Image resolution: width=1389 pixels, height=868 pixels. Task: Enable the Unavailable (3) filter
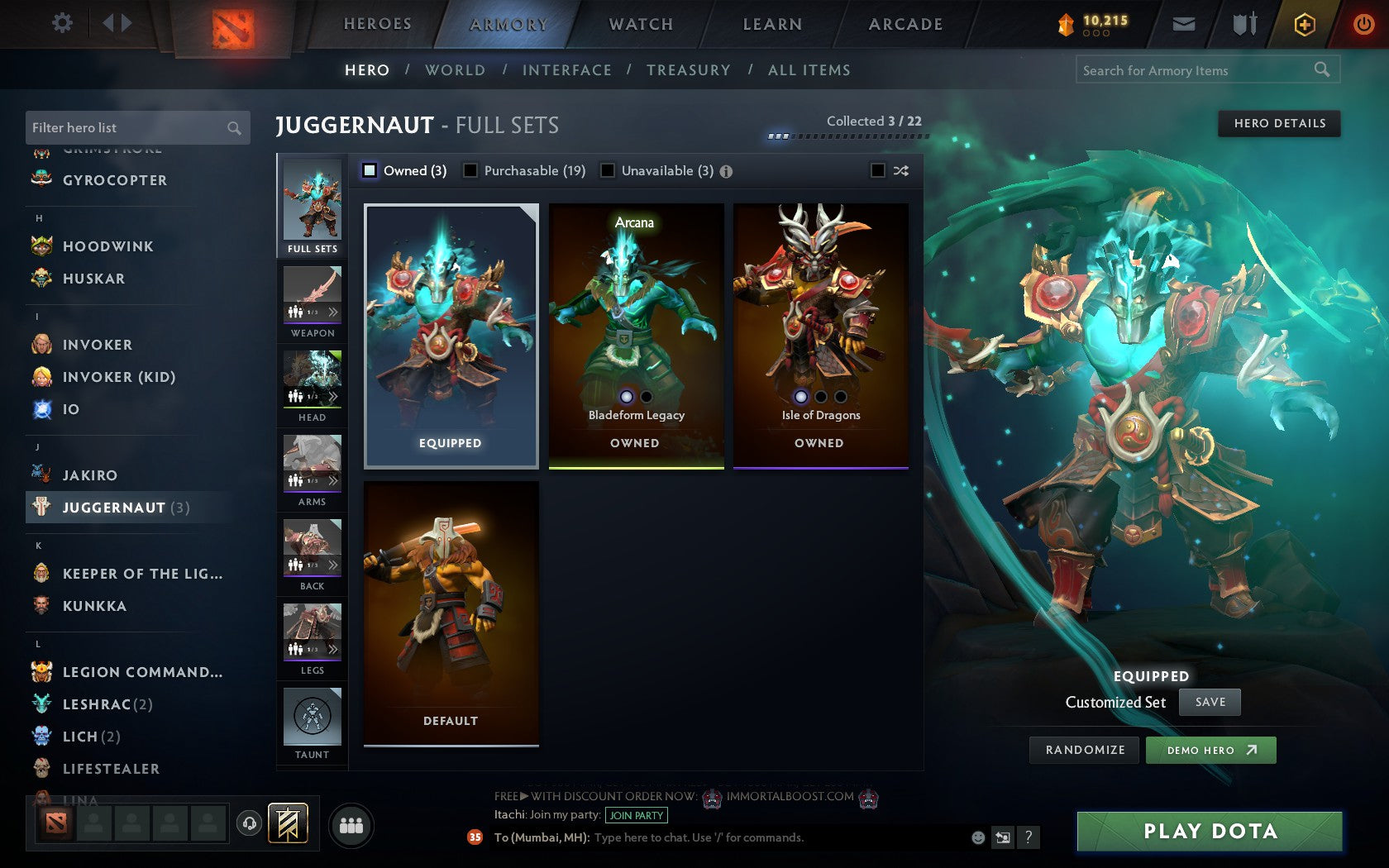click(x=609, y=170)
